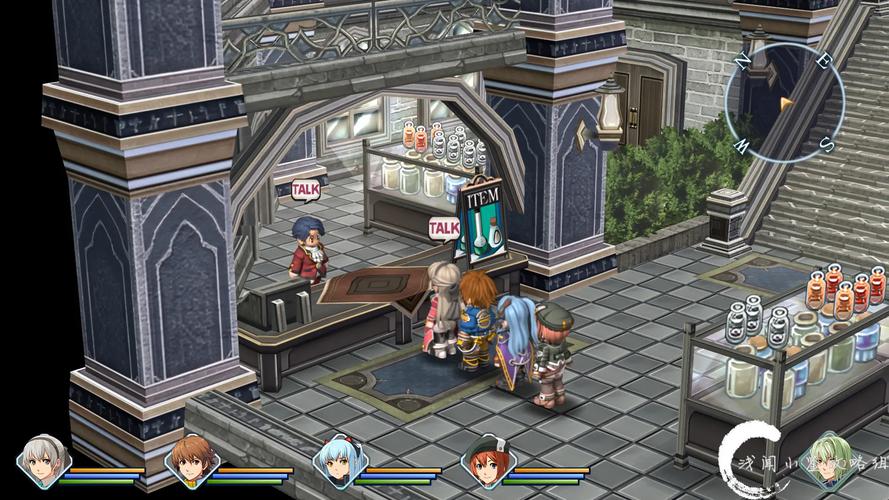Click the circular compass minimap
Screen dimensions: 889x500
(x=784, y=102)
